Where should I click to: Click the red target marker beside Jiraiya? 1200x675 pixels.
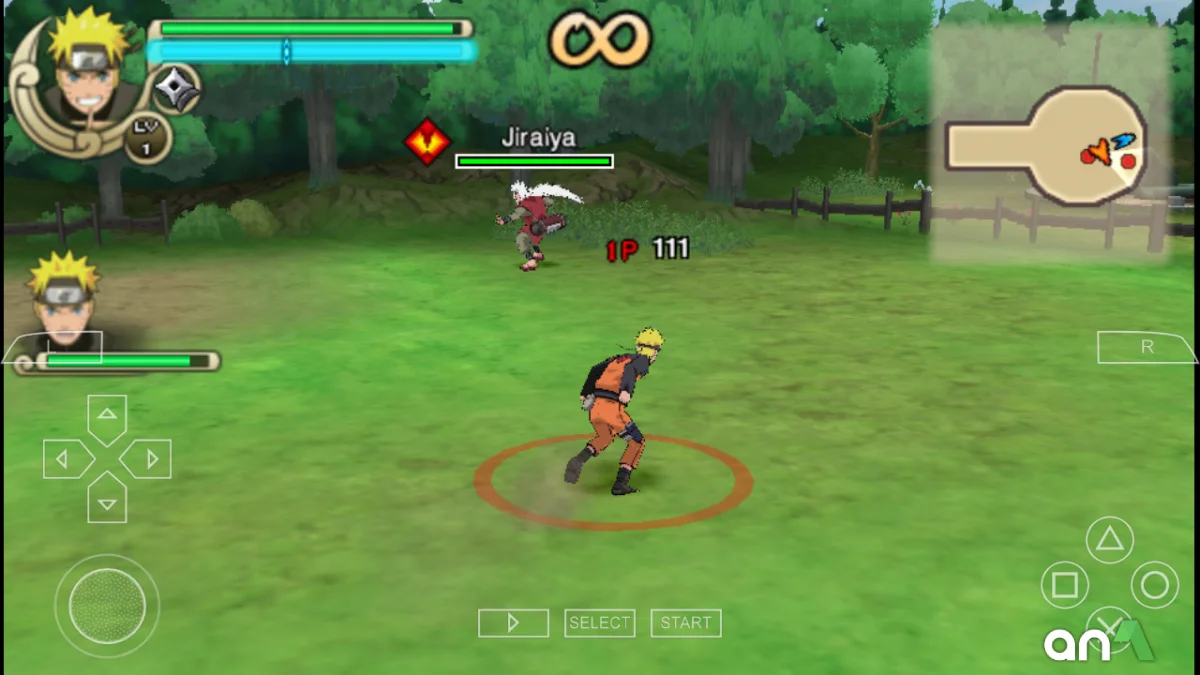427,143
